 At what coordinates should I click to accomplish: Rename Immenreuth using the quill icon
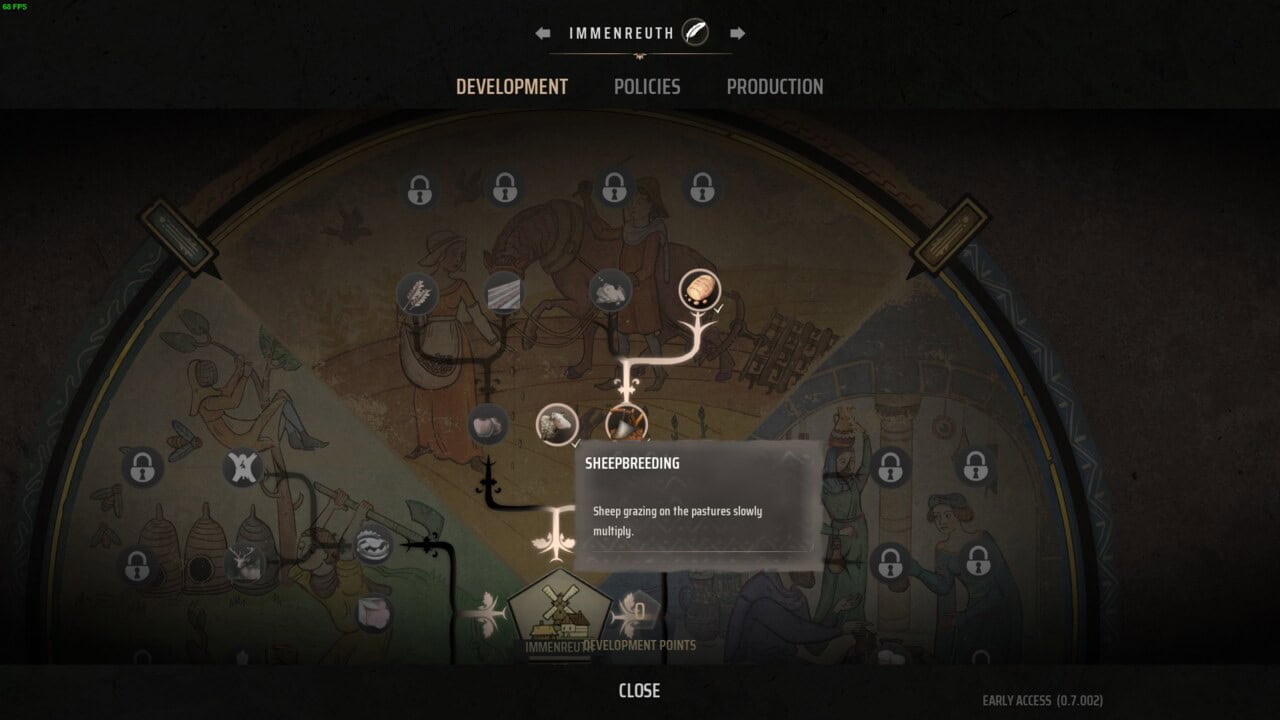click(x=695, y=33)
